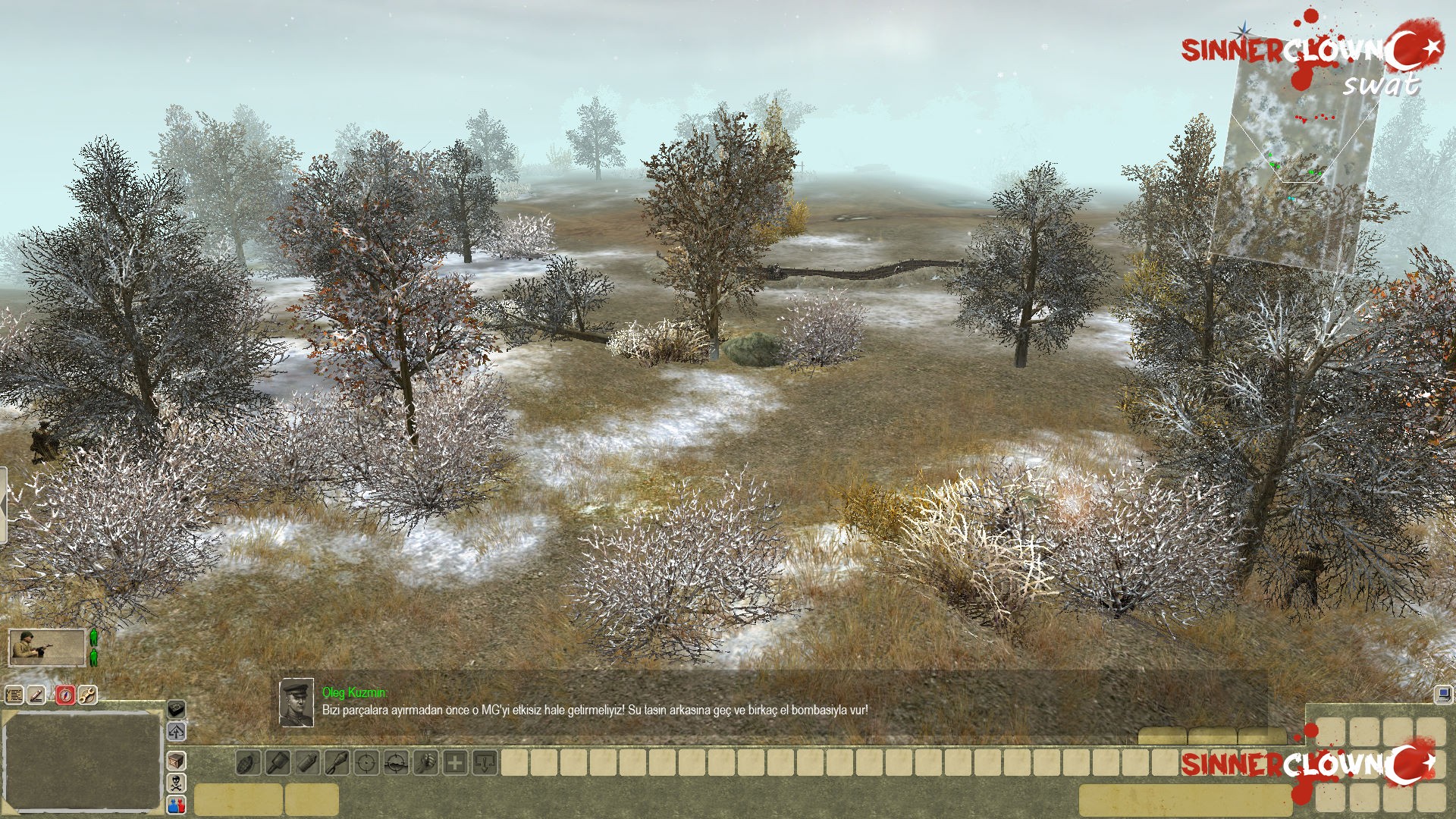This screenshot has height=819, width=1456.
Task: Click the blue and red players icon
Action: point(176,805)
